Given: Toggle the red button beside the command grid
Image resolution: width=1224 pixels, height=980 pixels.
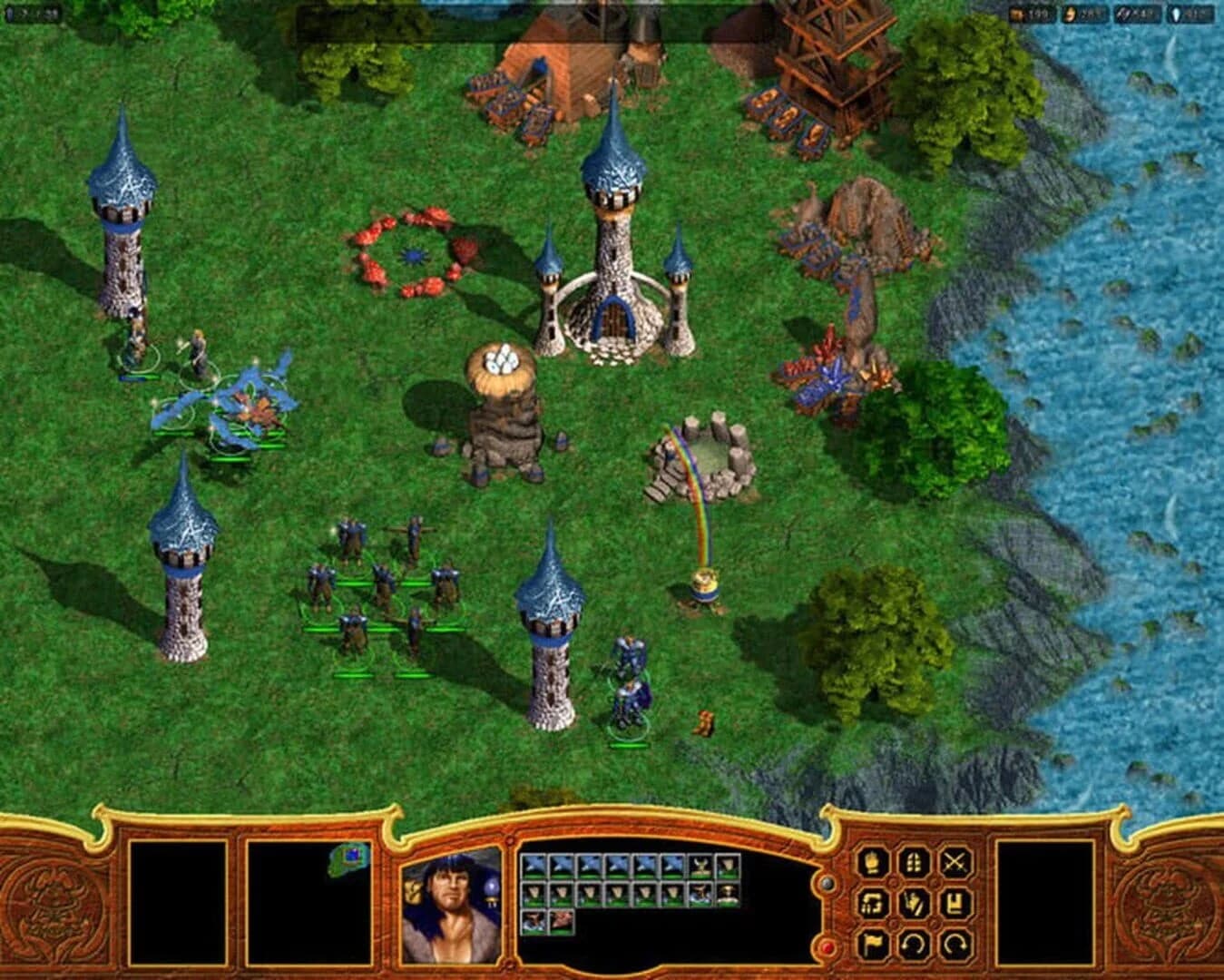Looking at the screenshot, I should pyautogui.click(x=827, y=946).
